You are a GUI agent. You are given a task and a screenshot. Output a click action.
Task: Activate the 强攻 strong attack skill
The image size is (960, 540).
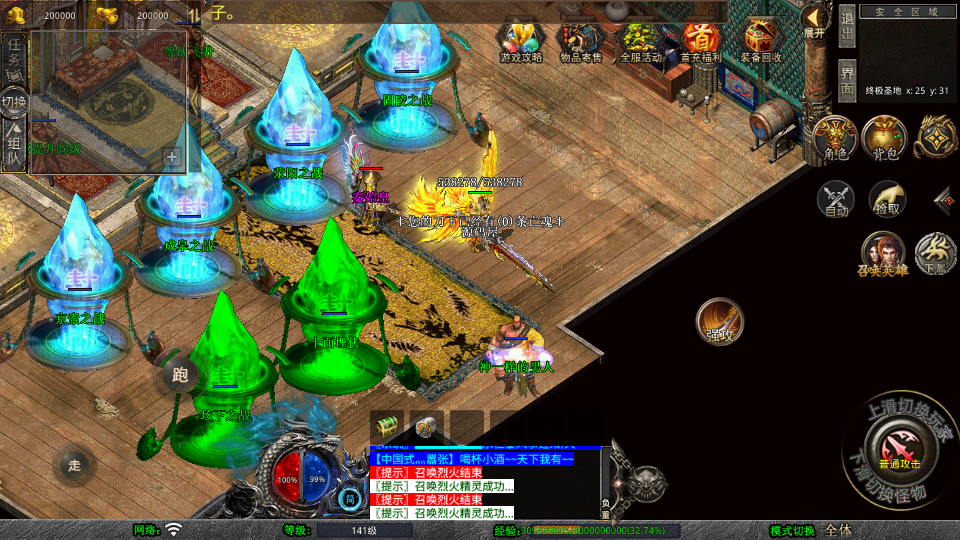tap(720, 322)
